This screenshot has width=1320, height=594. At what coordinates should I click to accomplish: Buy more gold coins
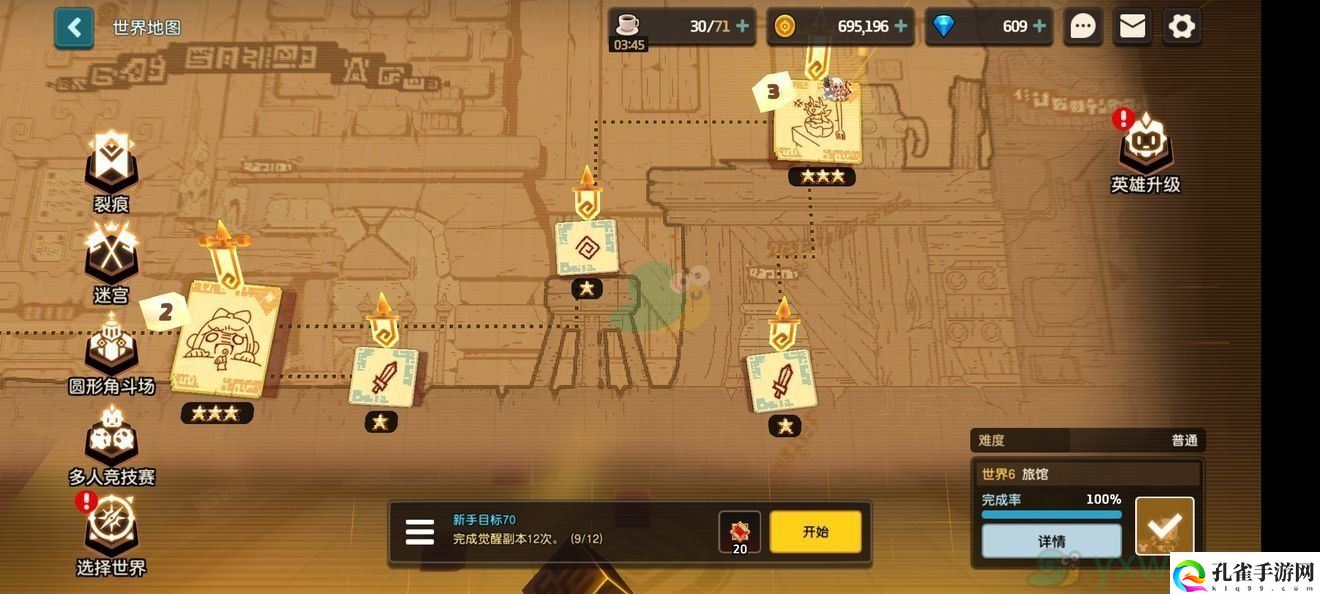pyautogui.click(x=901, y=26)
